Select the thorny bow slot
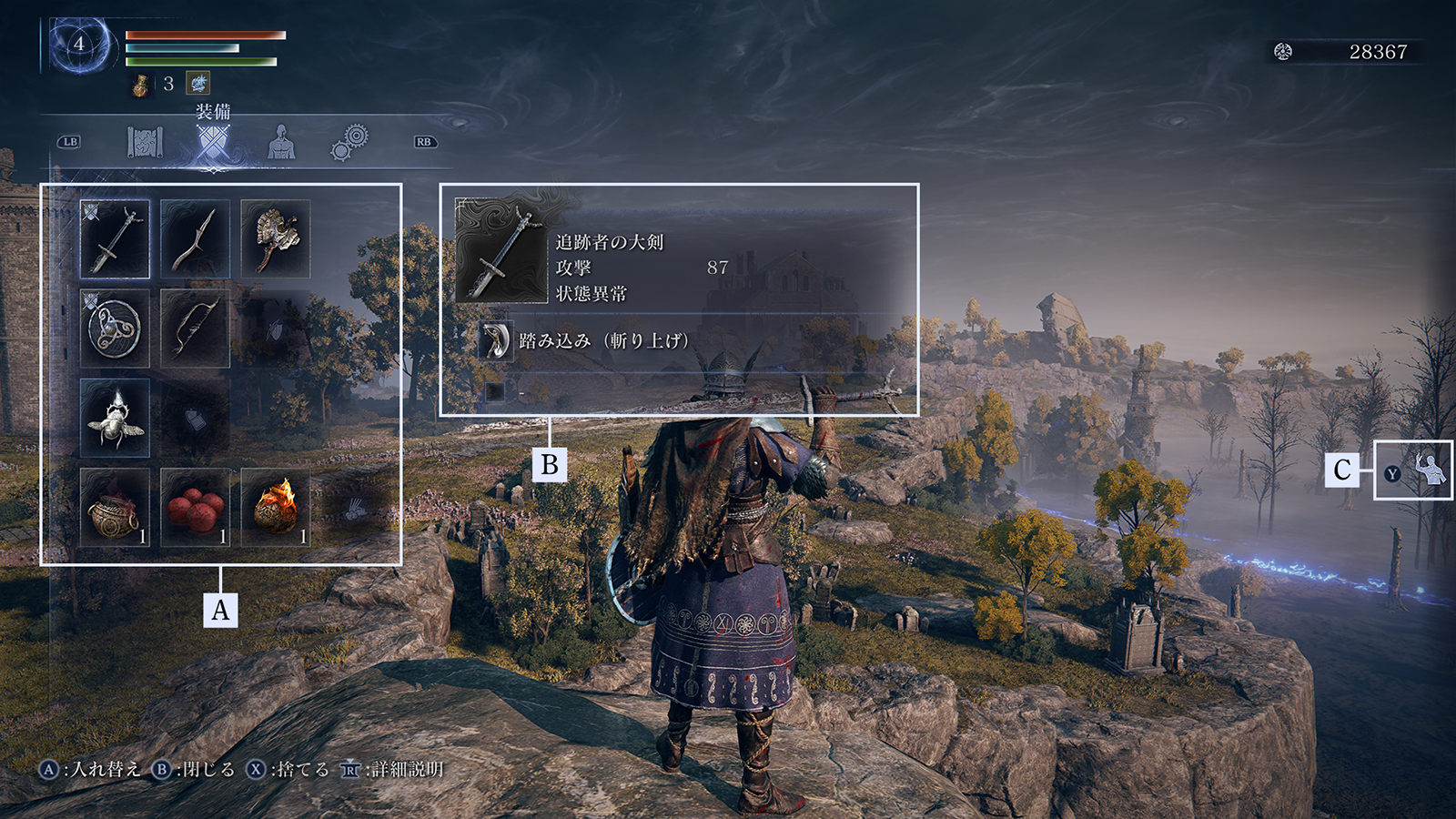Image resolution: width=1456 pixels, height=819 pixels. pos(195,328)
